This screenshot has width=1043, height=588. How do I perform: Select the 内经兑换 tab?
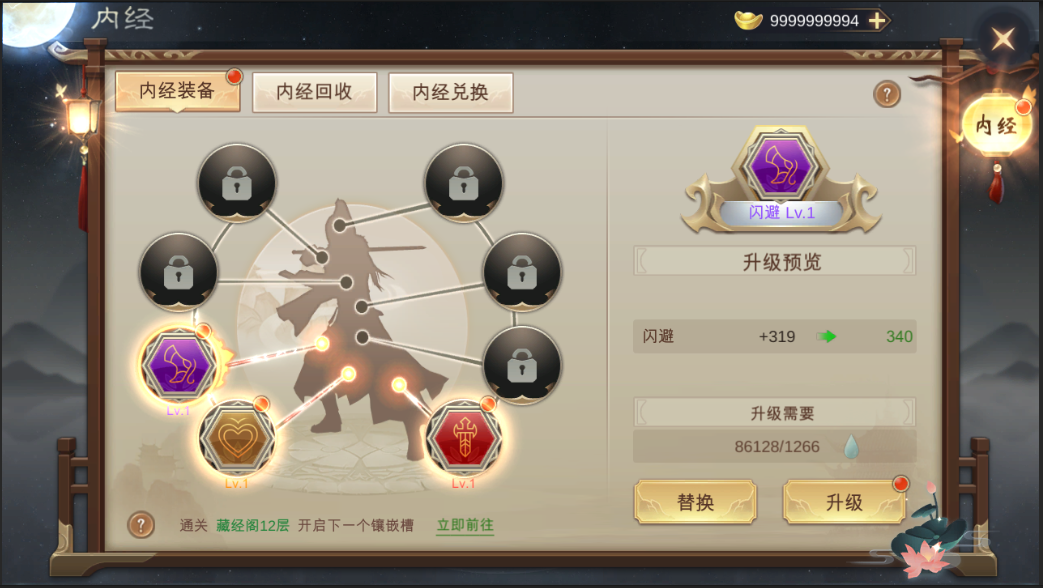[x=450, y=92]
